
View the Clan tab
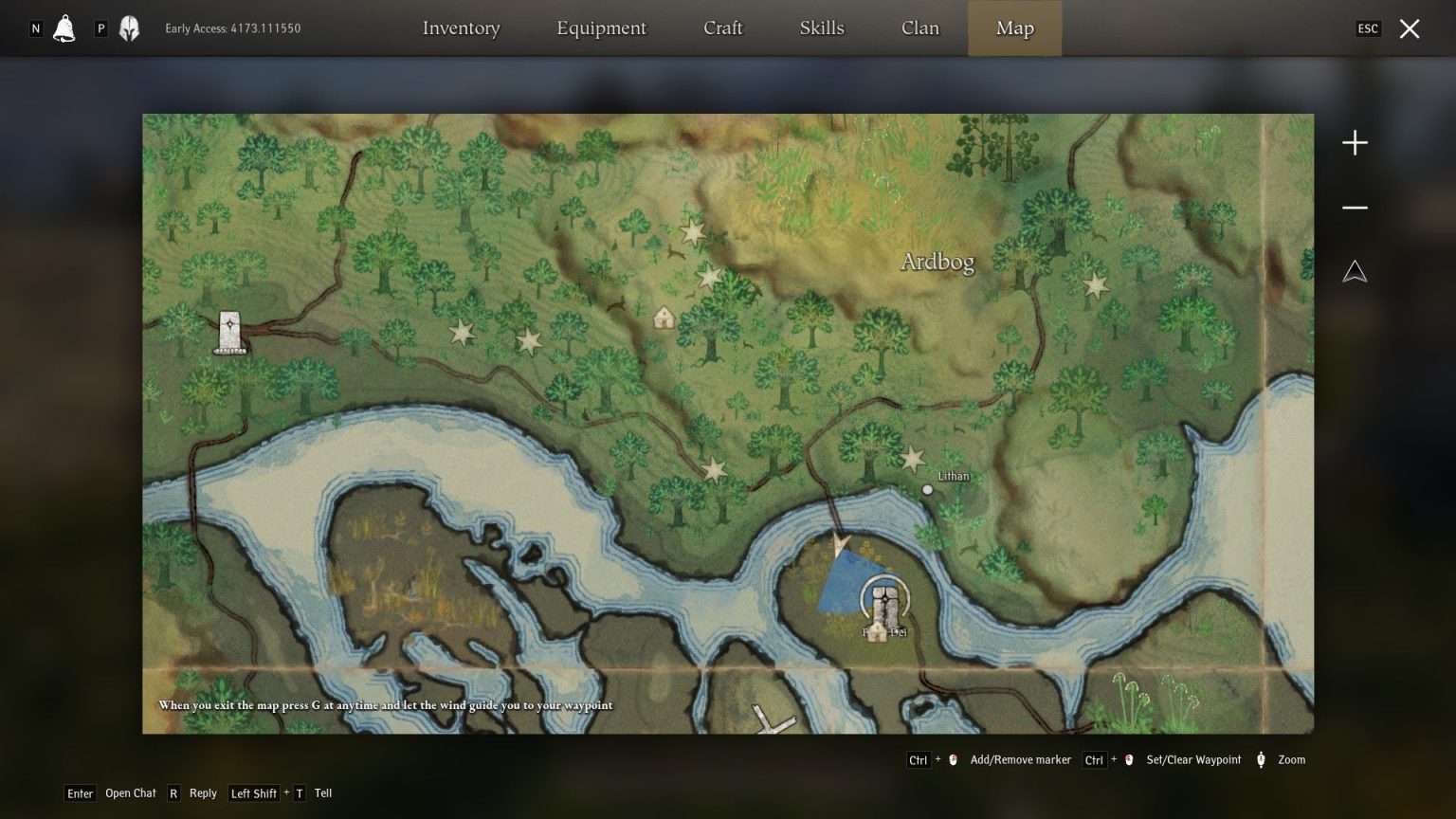[x=919, y=28]
